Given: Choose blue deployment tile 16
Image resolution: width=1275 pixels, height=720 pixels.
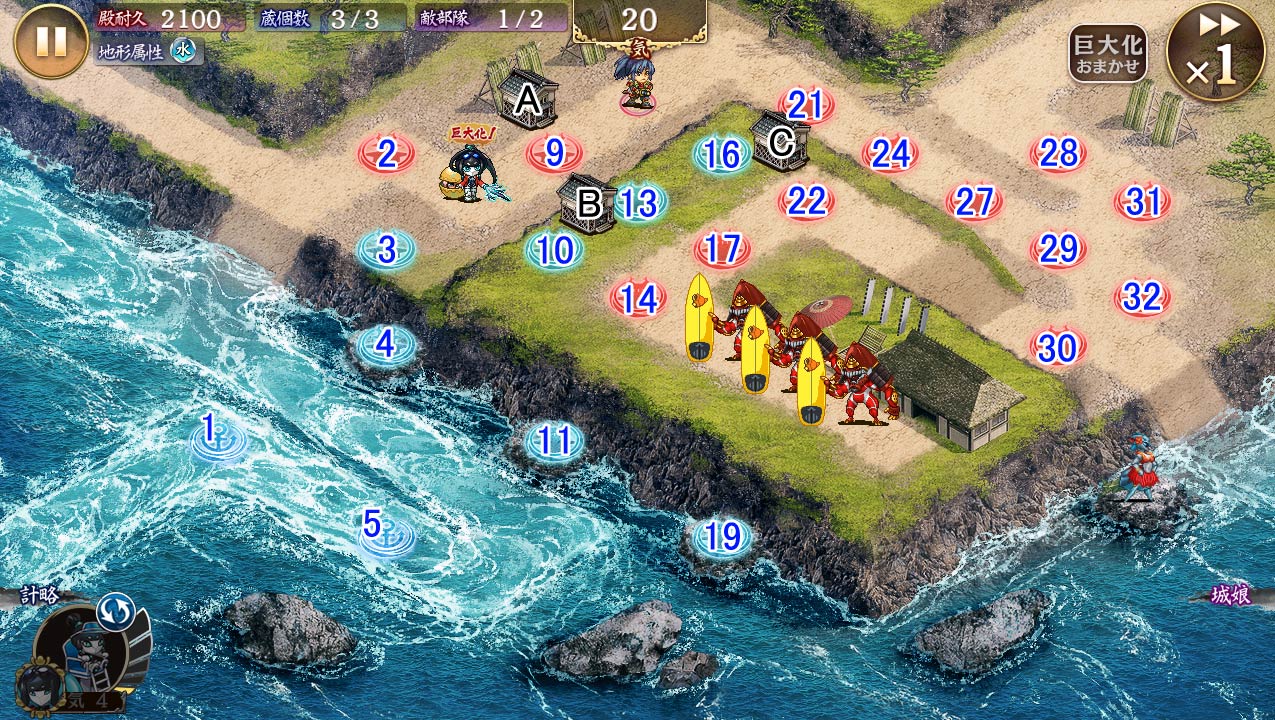Looking at the screenshot, I should pyautogui.click(x=722, y=154).
